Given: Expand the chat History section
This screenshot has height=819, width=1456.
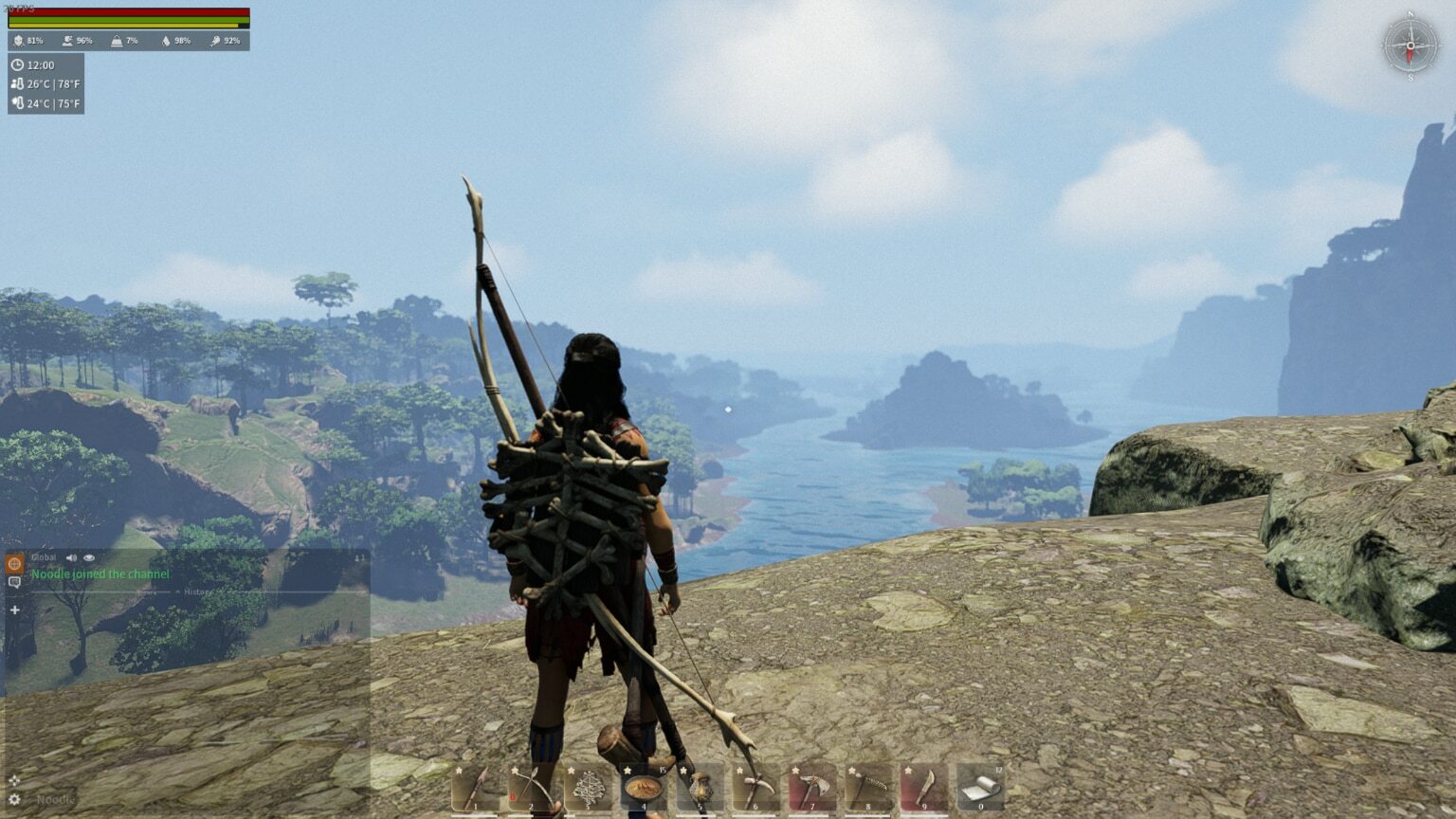Looking at the screenshot, I should (x=197, y=591).
